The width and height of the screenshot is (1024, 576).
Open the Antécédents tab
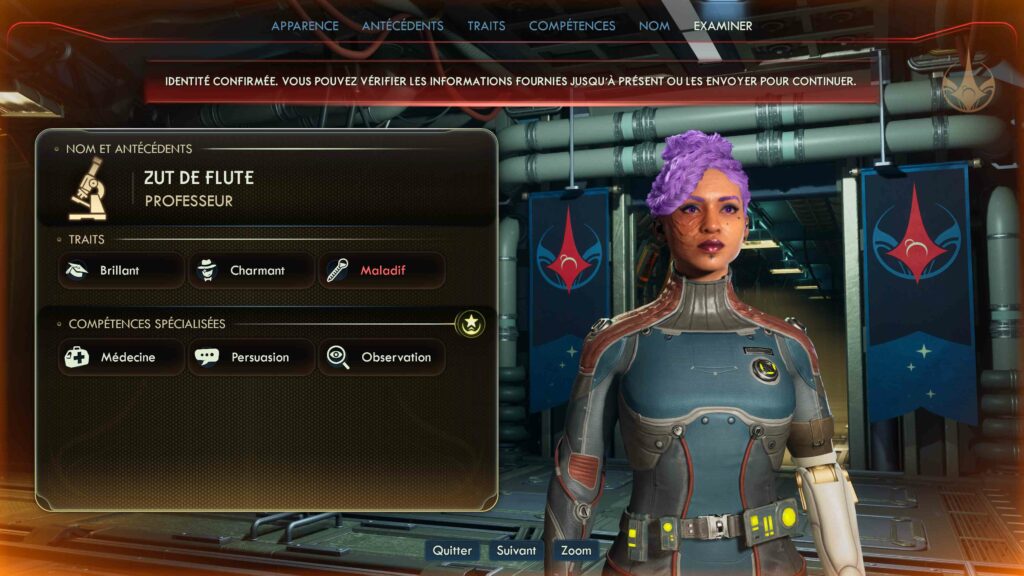tap(402, 26)
